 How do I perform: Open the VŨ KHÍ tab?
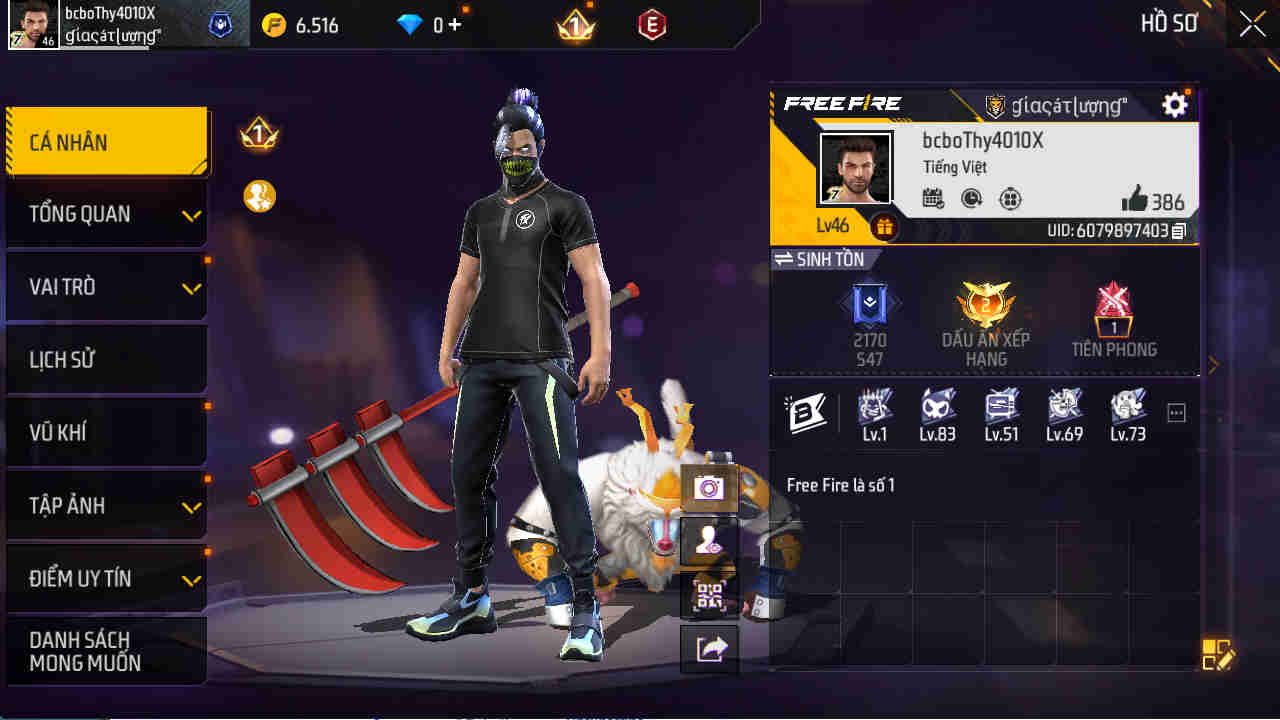coord(106,432)
